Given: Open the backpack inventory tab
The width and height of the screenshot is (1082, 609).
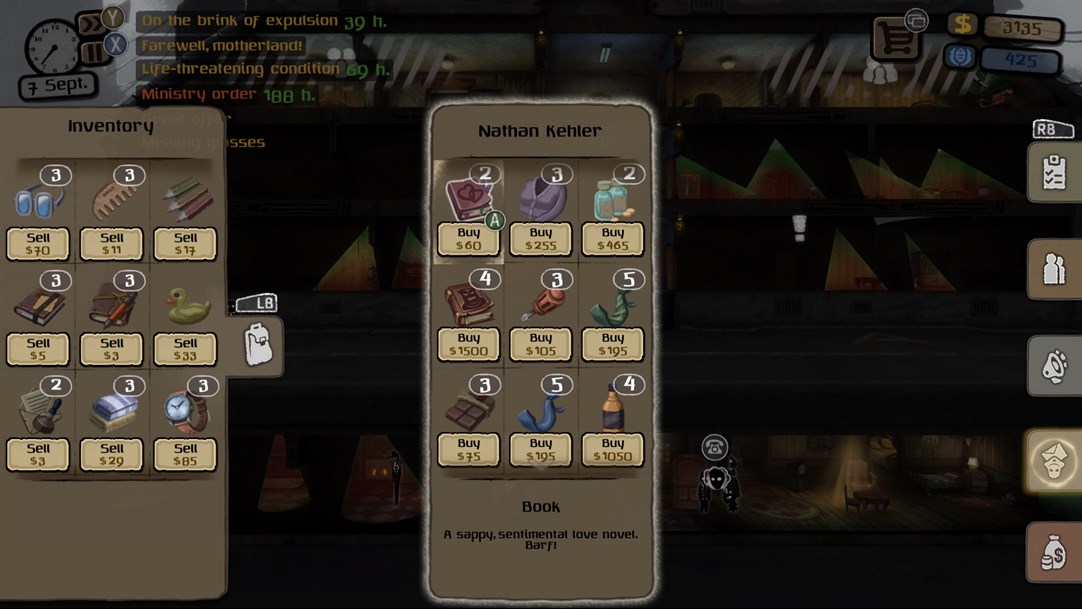Looking at the screenshot, I should tap(258, 345).
